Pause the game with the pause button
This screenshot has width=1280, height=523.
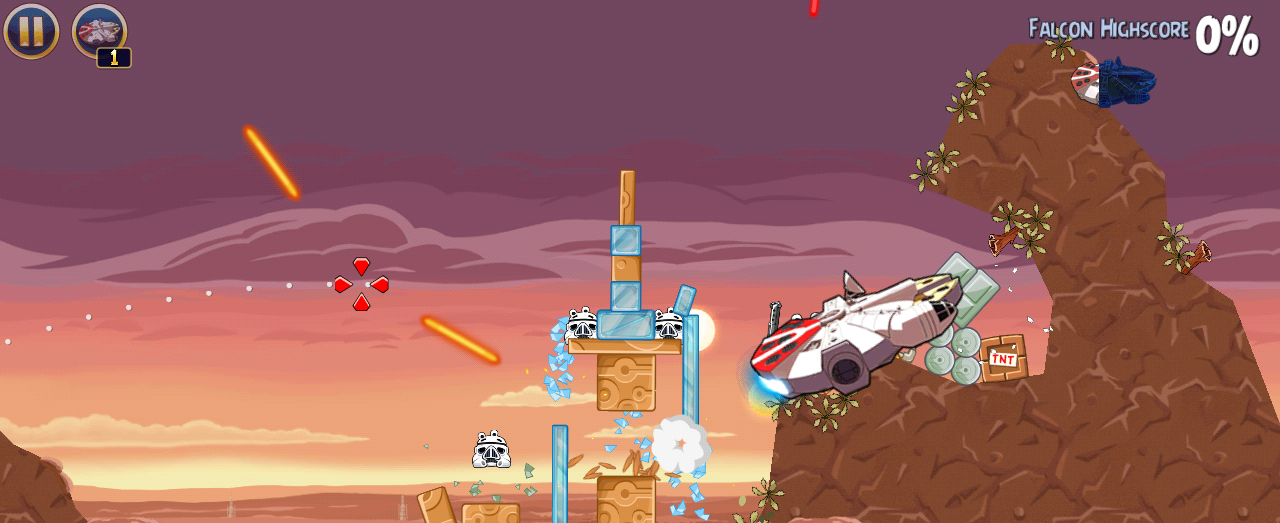[31, 31]
